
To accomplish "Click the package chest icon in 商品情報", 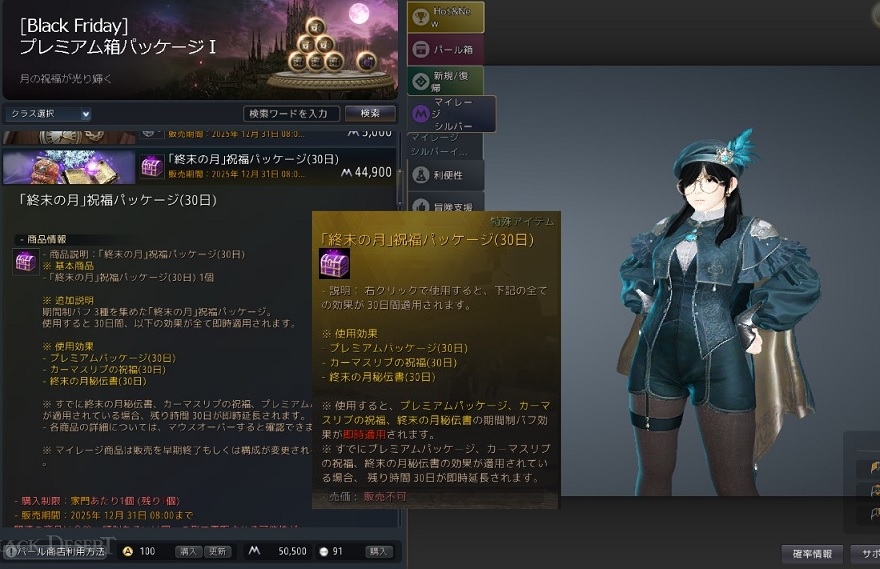I will (x=25, y=262).
